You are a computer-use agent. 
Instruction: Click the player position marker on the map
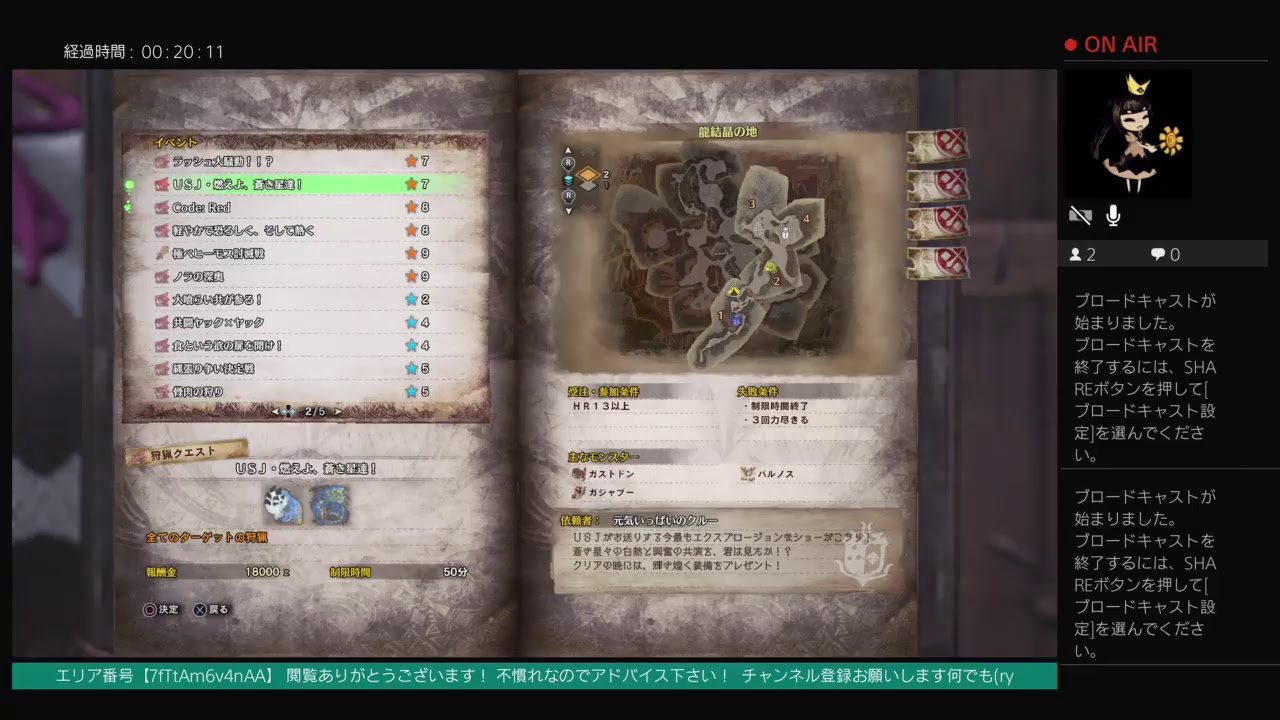point(735,289)
